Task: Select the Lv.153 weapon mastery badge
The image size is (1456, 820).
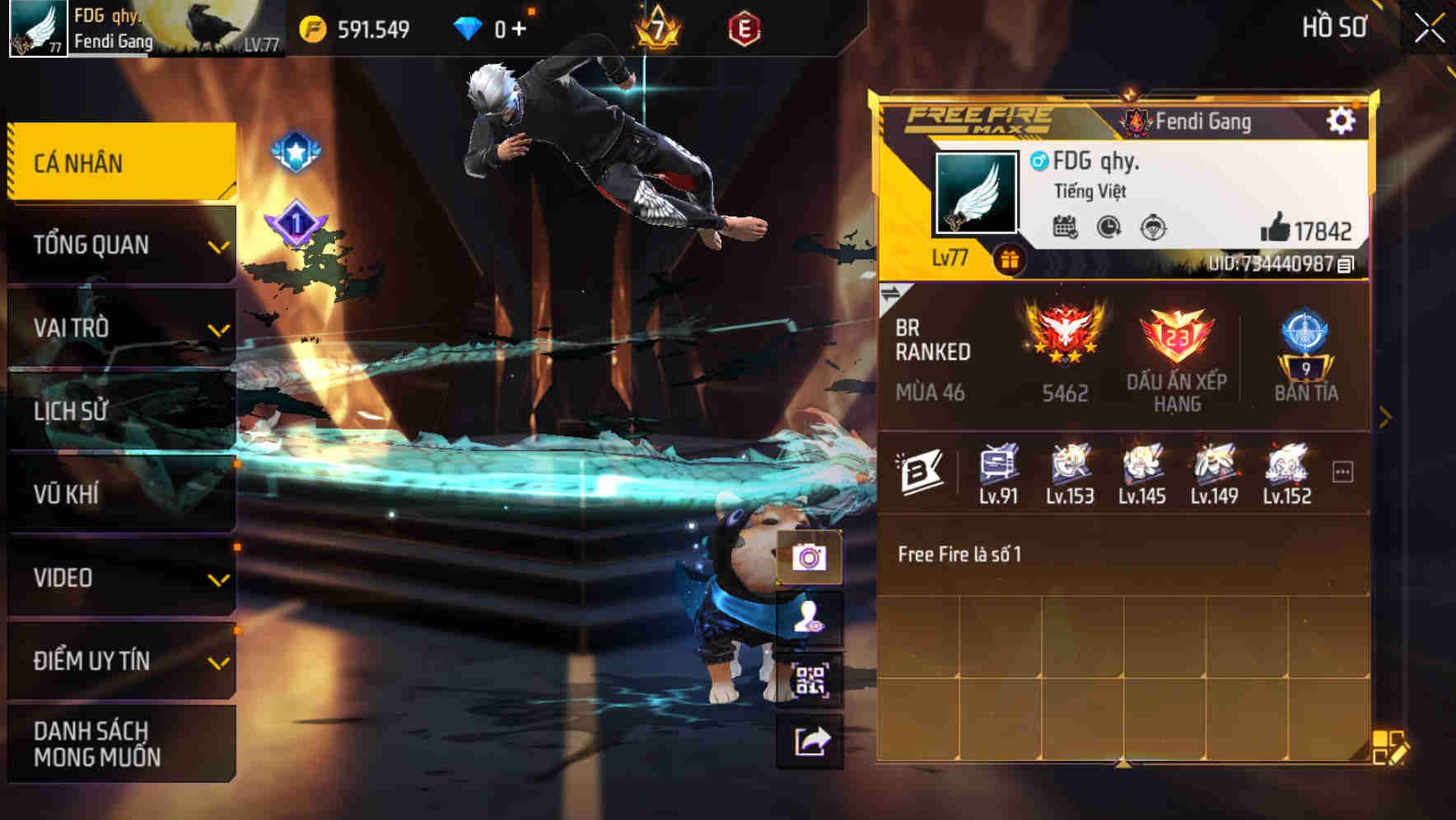Action: 1070,473
